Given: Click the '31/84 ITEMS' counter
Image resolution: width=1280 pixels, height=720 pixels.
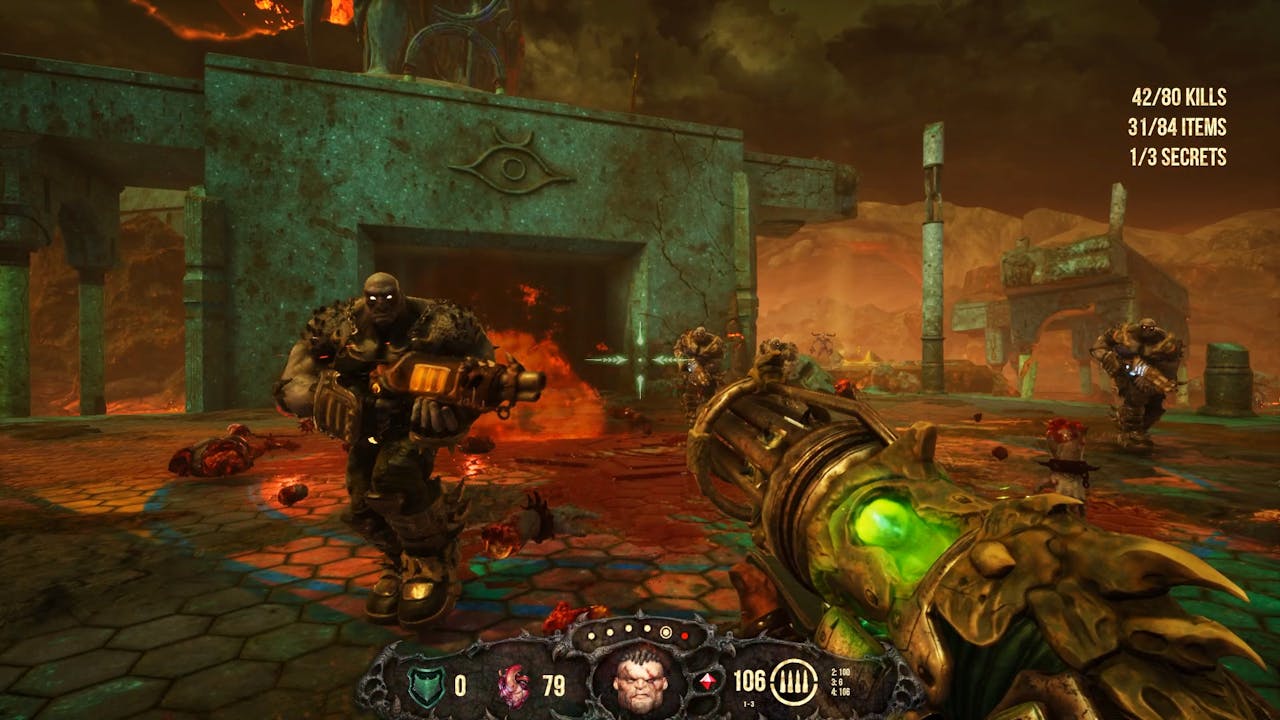Looking at the screenshot, I should tap(1178, 127).
